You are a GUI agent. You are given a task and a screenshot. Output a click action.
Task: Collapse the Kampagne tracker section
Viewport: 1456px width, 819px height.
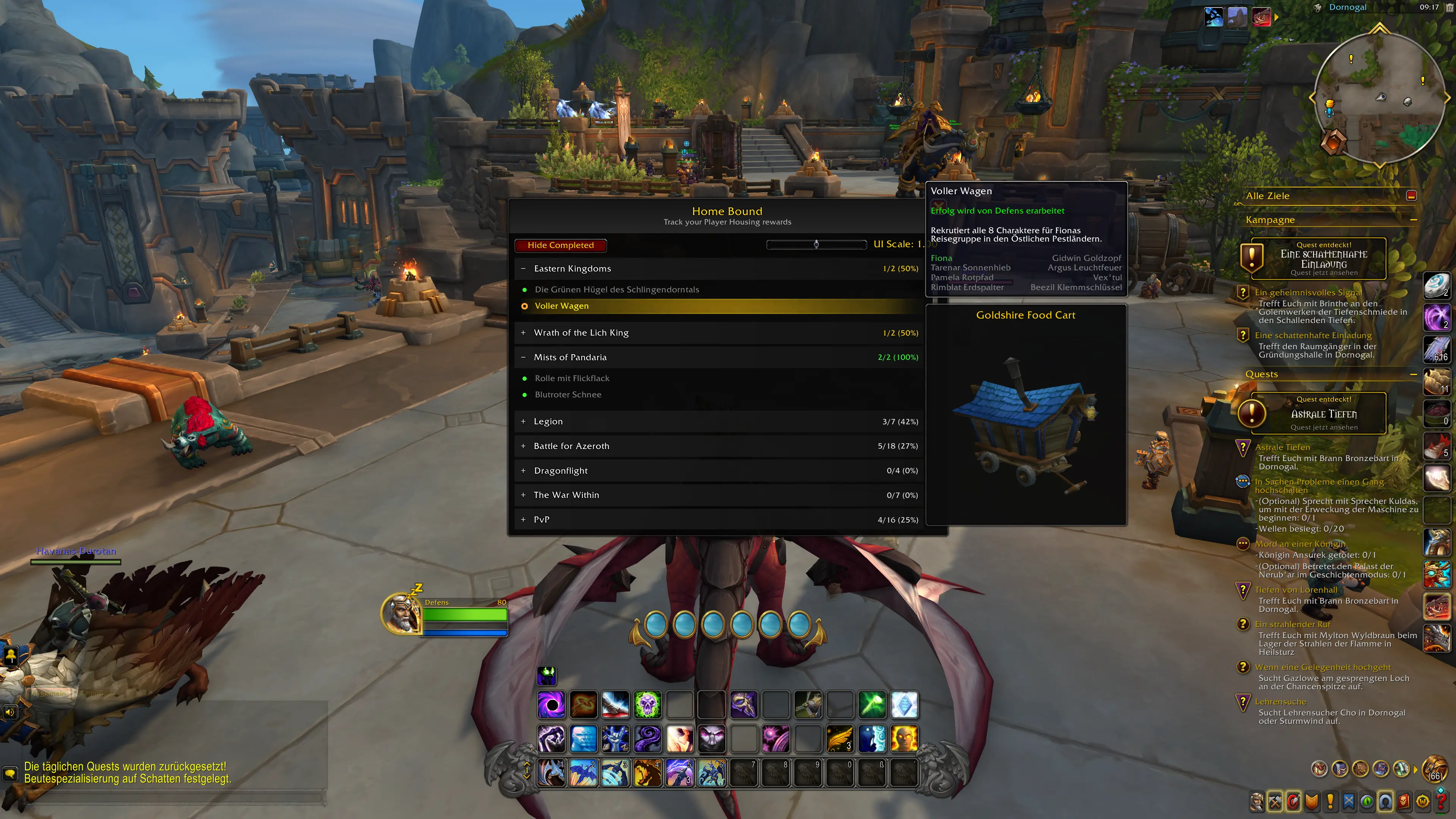1413,220
